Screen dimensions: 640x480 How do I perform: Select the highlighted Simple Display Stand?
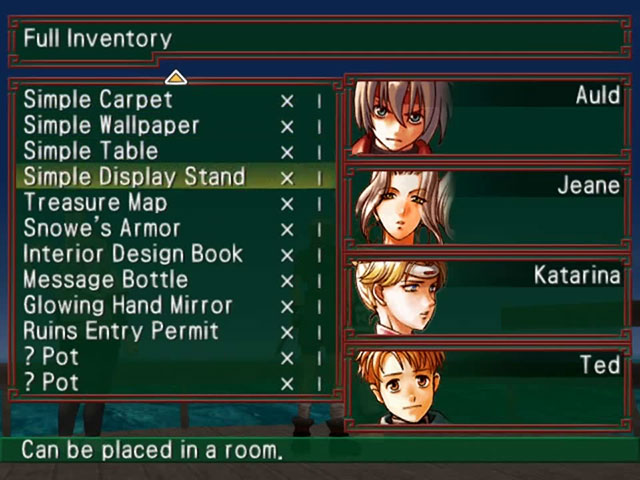pyautogui.click(x=134, y=177)
